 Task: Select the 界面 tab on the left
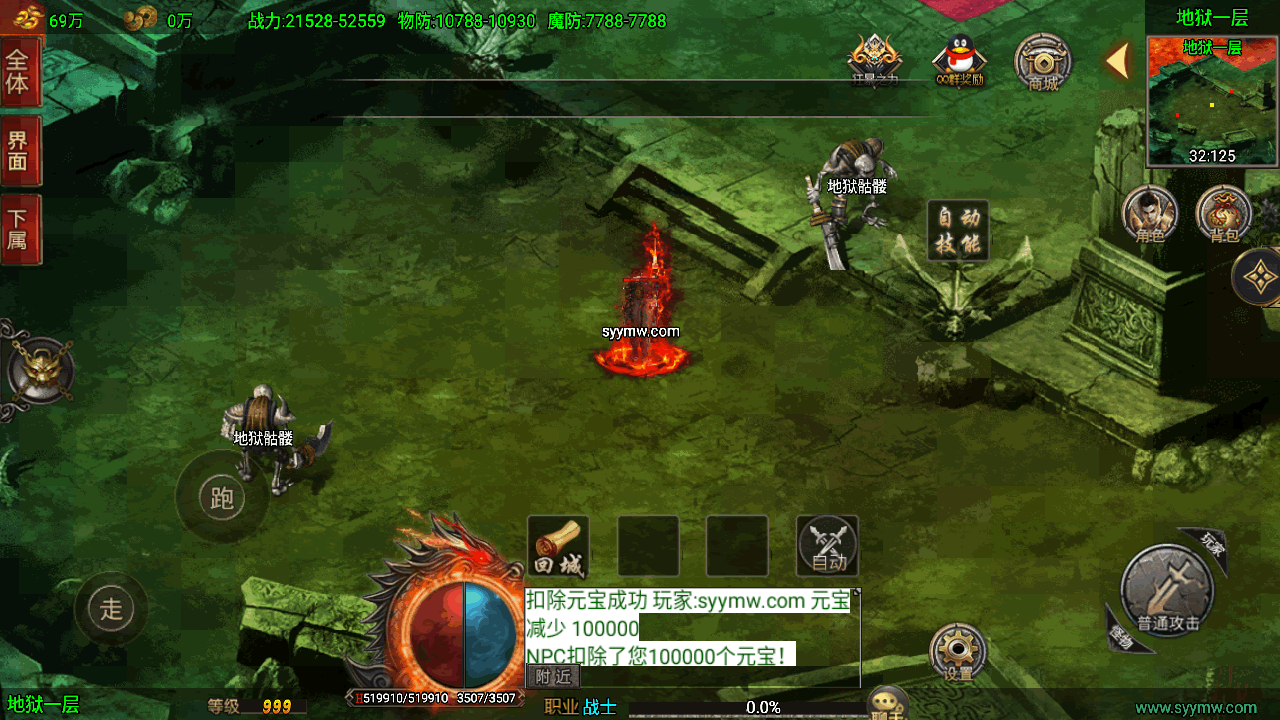pos(19,150)
